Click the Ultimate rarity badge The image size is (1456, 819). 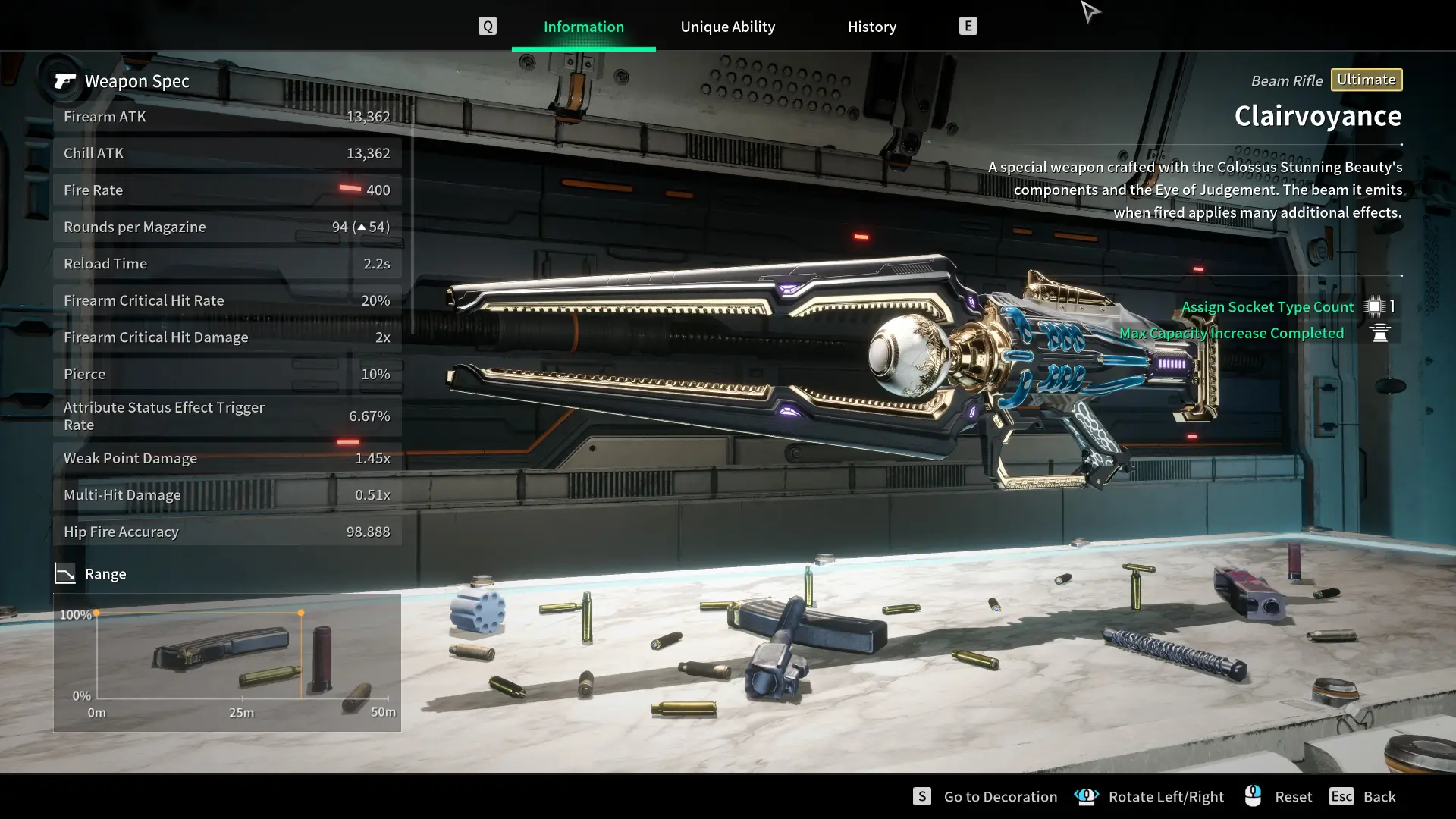(1366, 79)
